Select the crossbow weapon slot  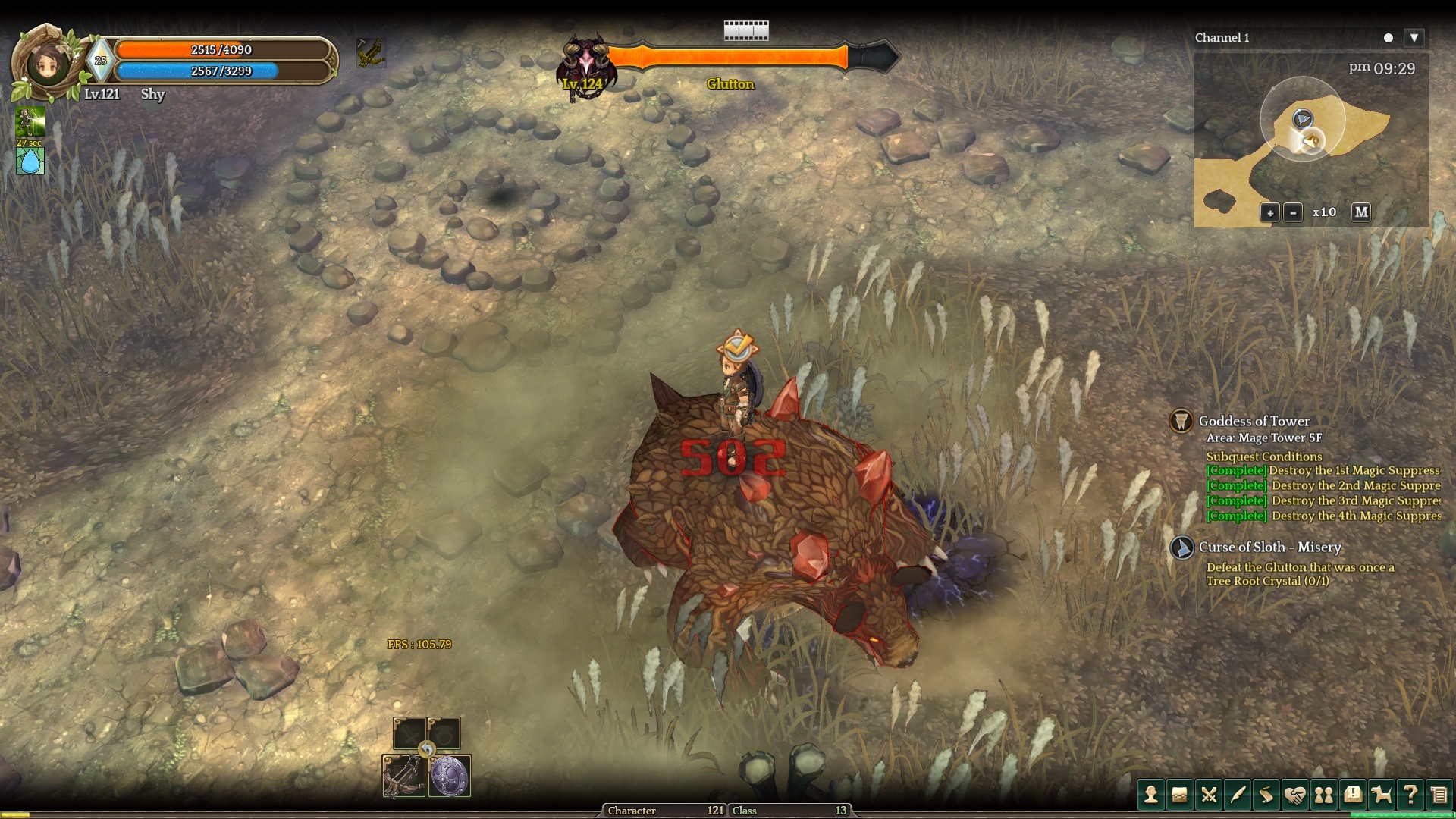click(x=403, y=776)
